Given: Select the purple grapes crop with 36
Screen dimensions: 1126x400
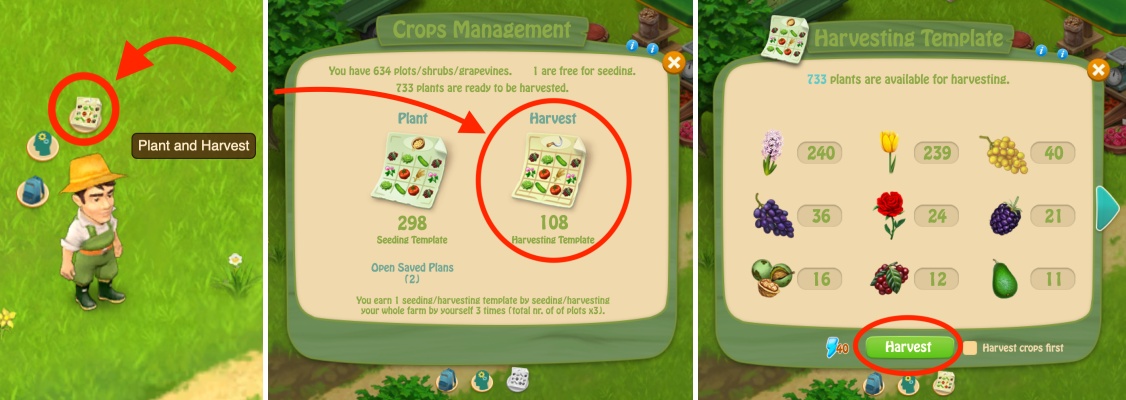Looking at the screenshot, I should pyautogui.click(x=772, y=215).
